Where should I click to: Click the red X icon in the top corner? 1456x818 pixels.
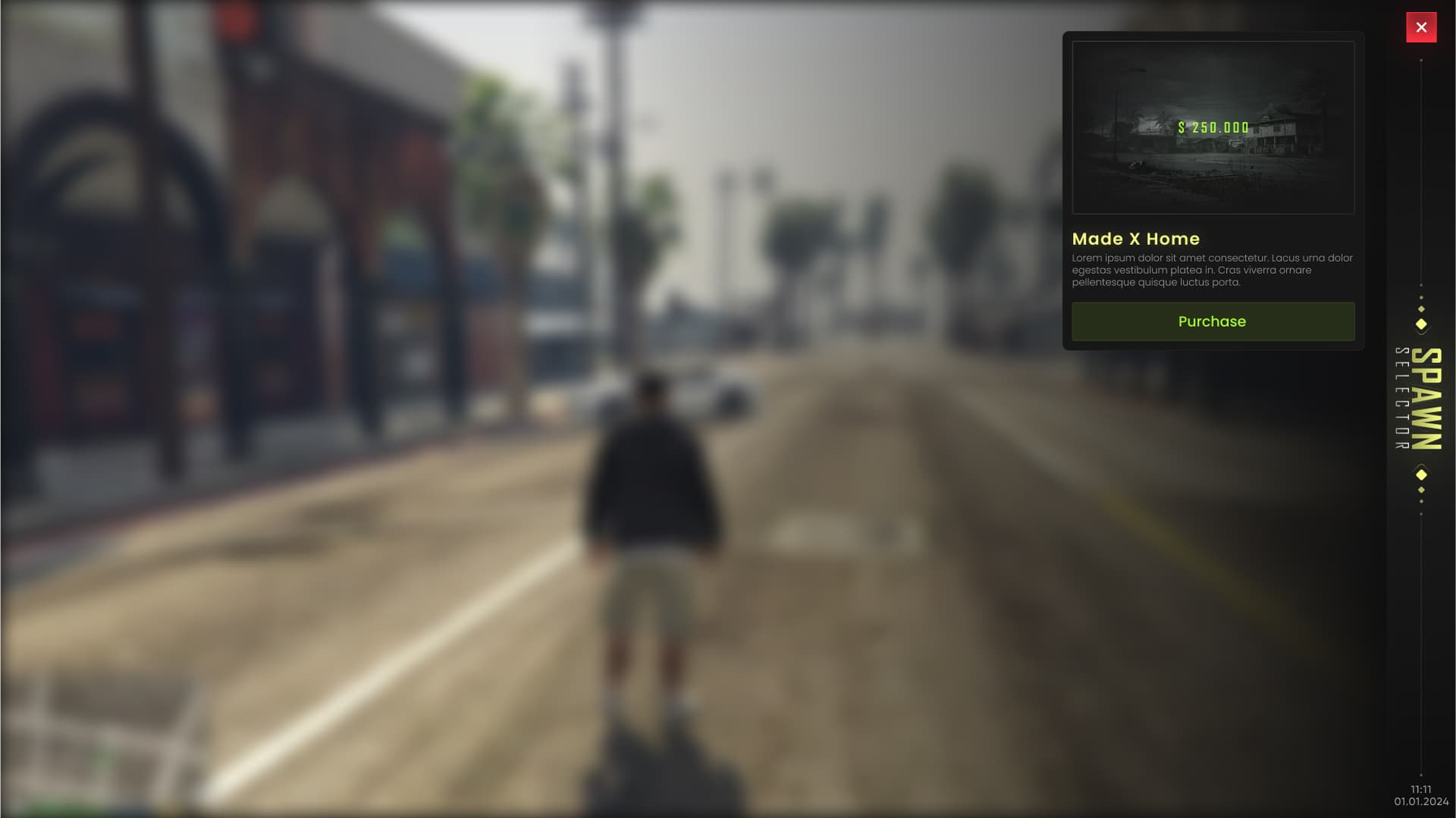[1422, 27]
